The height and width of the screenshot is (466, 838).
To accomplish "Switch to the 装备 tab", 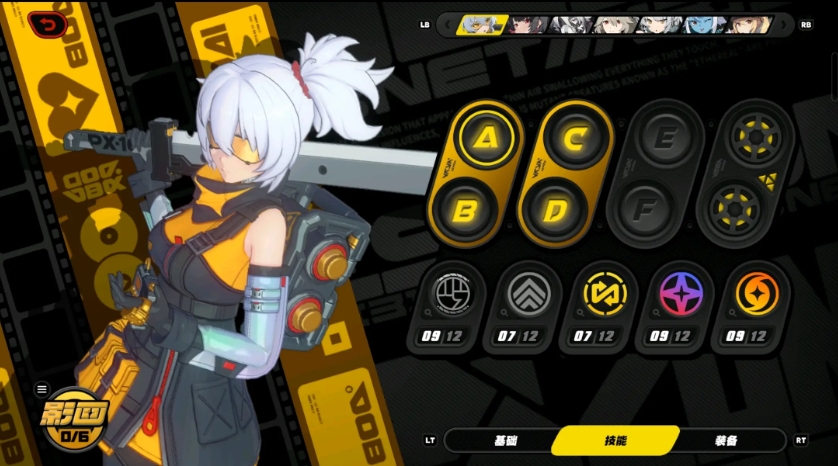I will click(x=725, y=440).
